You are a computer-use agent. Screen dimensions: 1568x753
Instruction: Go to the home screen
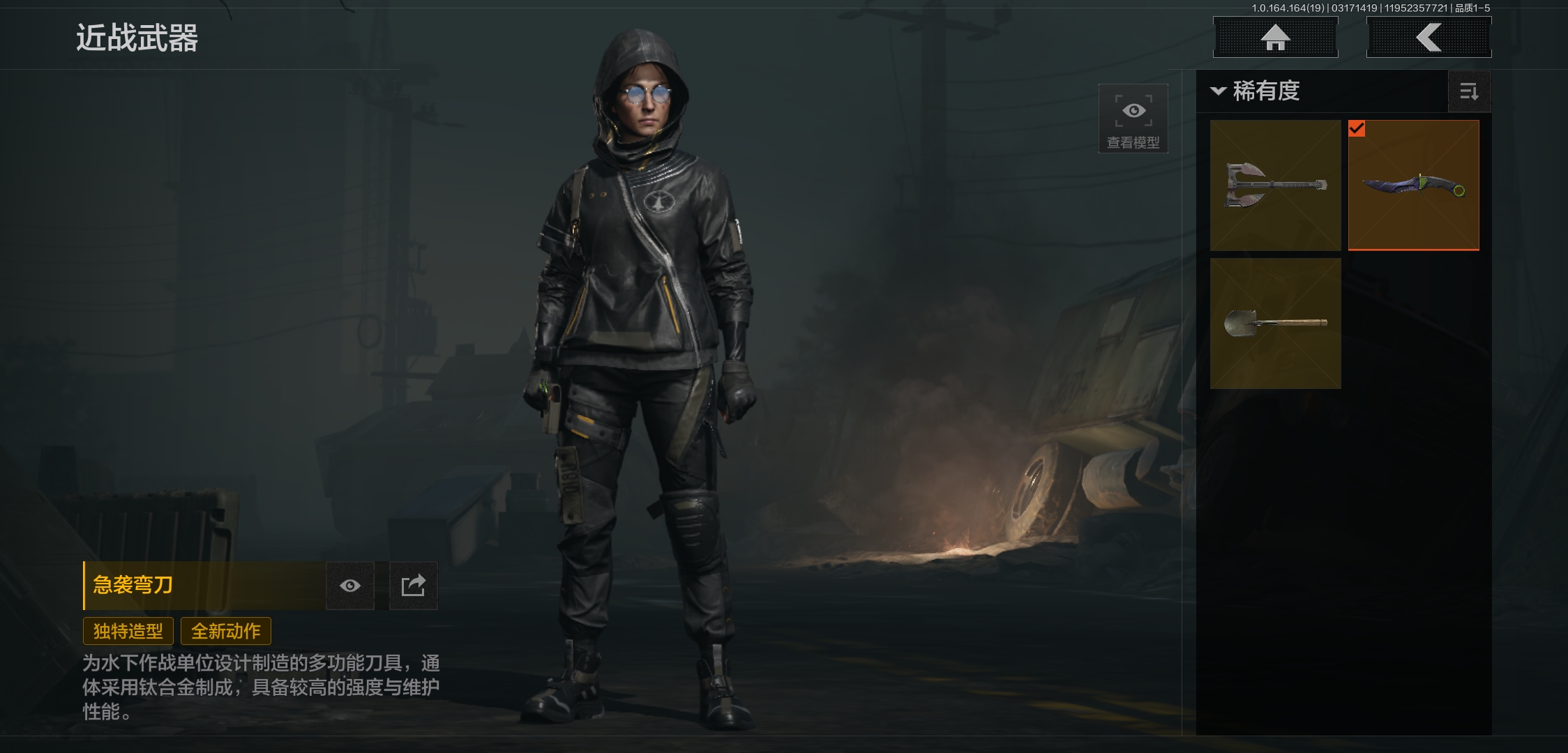point(1275,38)
